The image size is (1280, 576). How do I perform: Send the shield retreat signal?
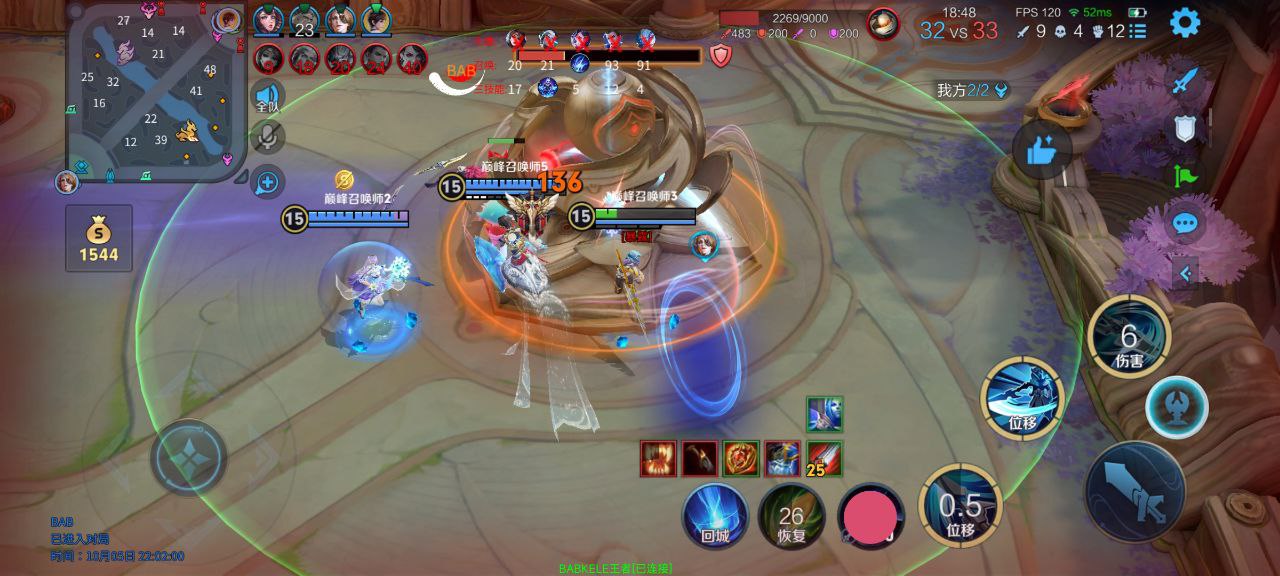1185,128
